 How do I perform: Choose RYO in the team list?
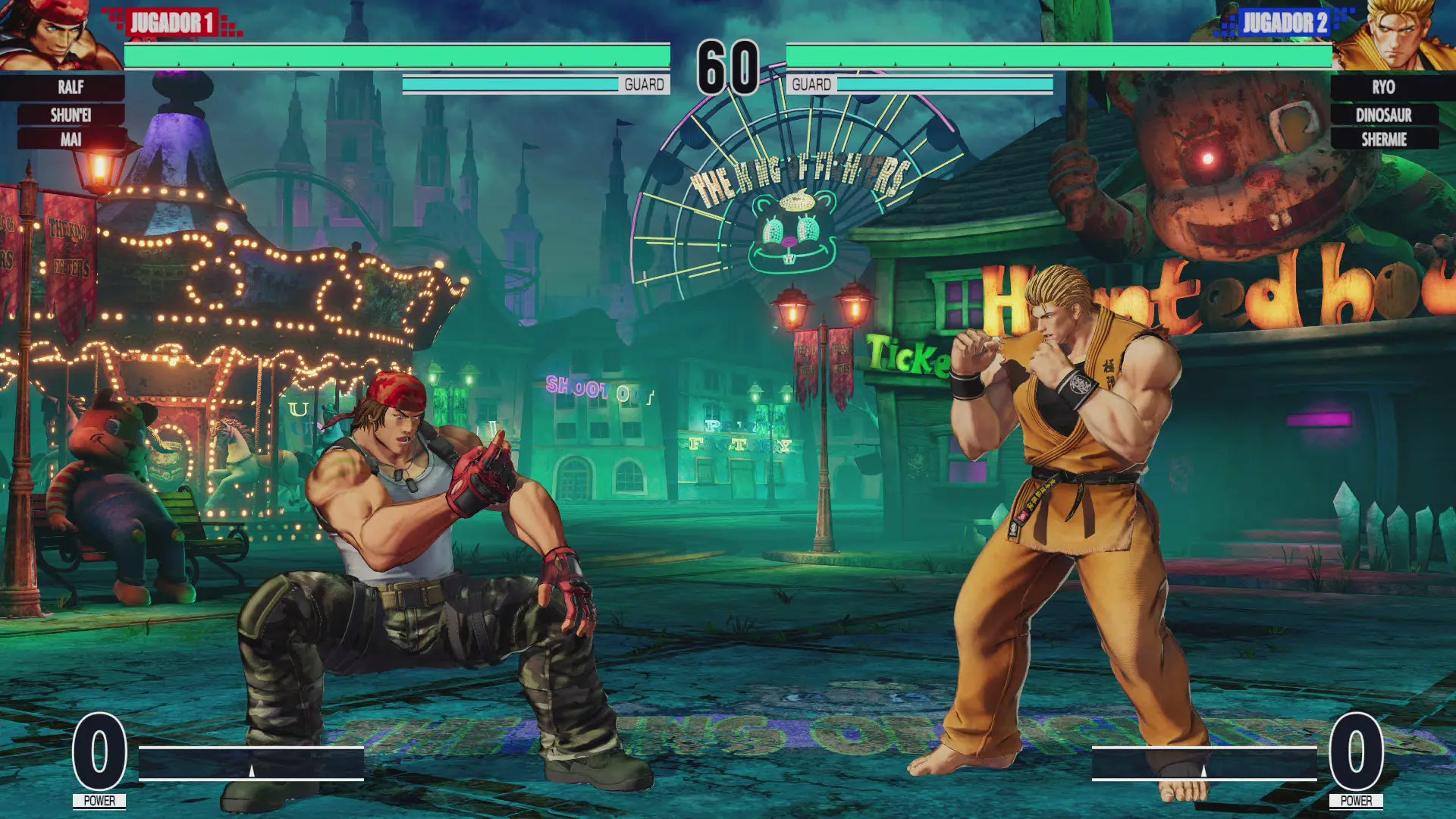[1383, 87]
